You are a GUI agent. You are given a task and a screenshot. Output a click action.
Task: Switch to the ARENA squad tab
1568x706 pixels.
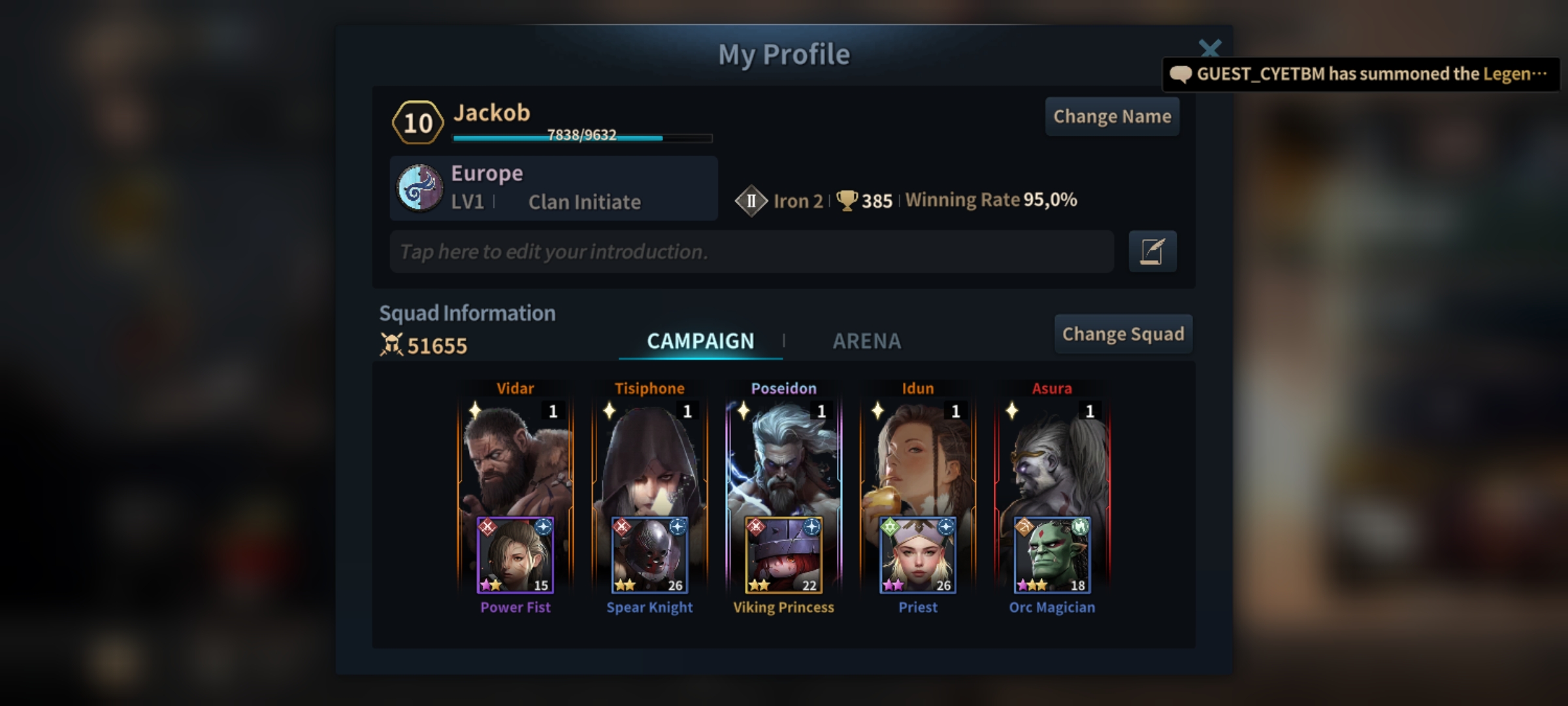coord(866,341)
